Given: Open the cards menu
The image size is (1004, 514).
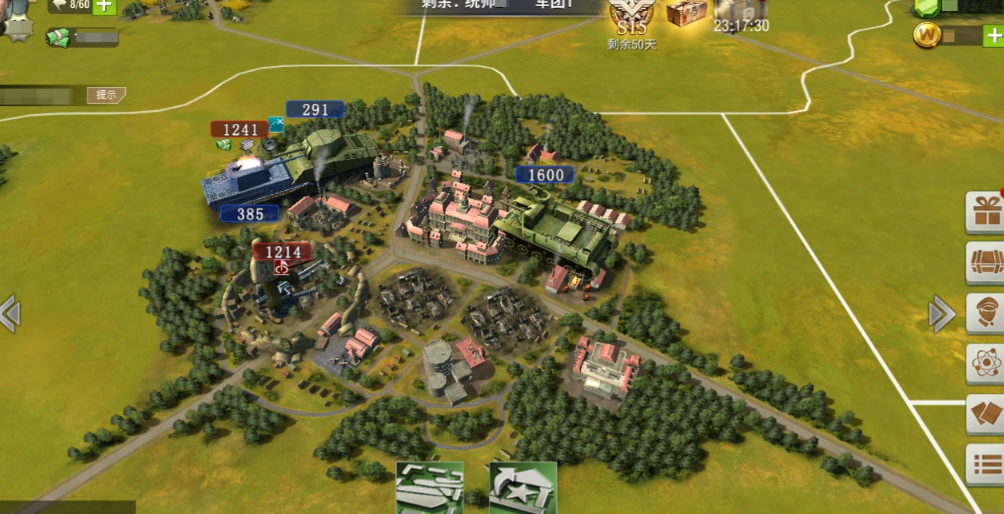Looking at the screenshot, I should pos(985,415).
